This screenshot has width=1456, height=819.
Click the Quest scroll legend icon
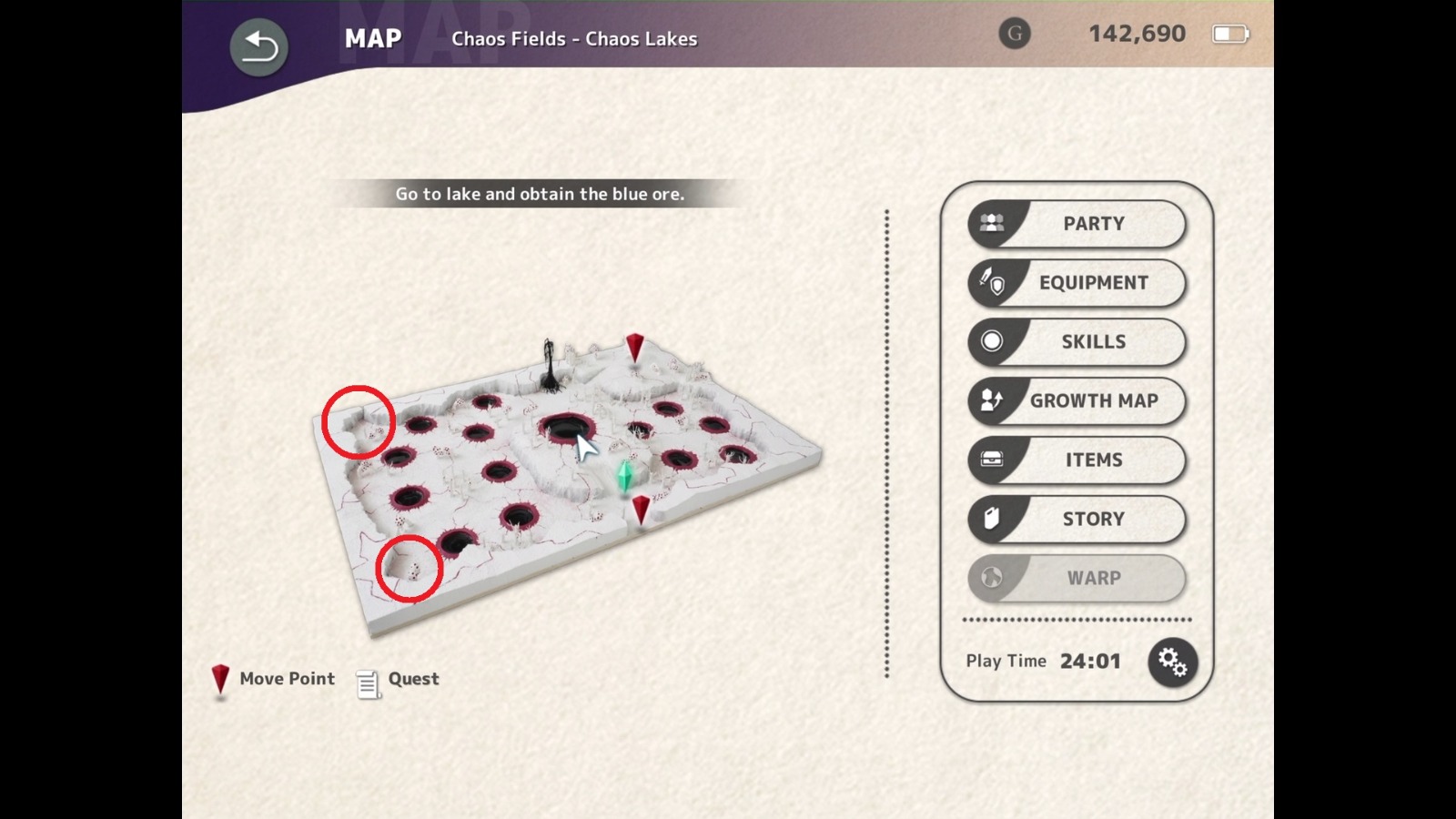[367, 683]
